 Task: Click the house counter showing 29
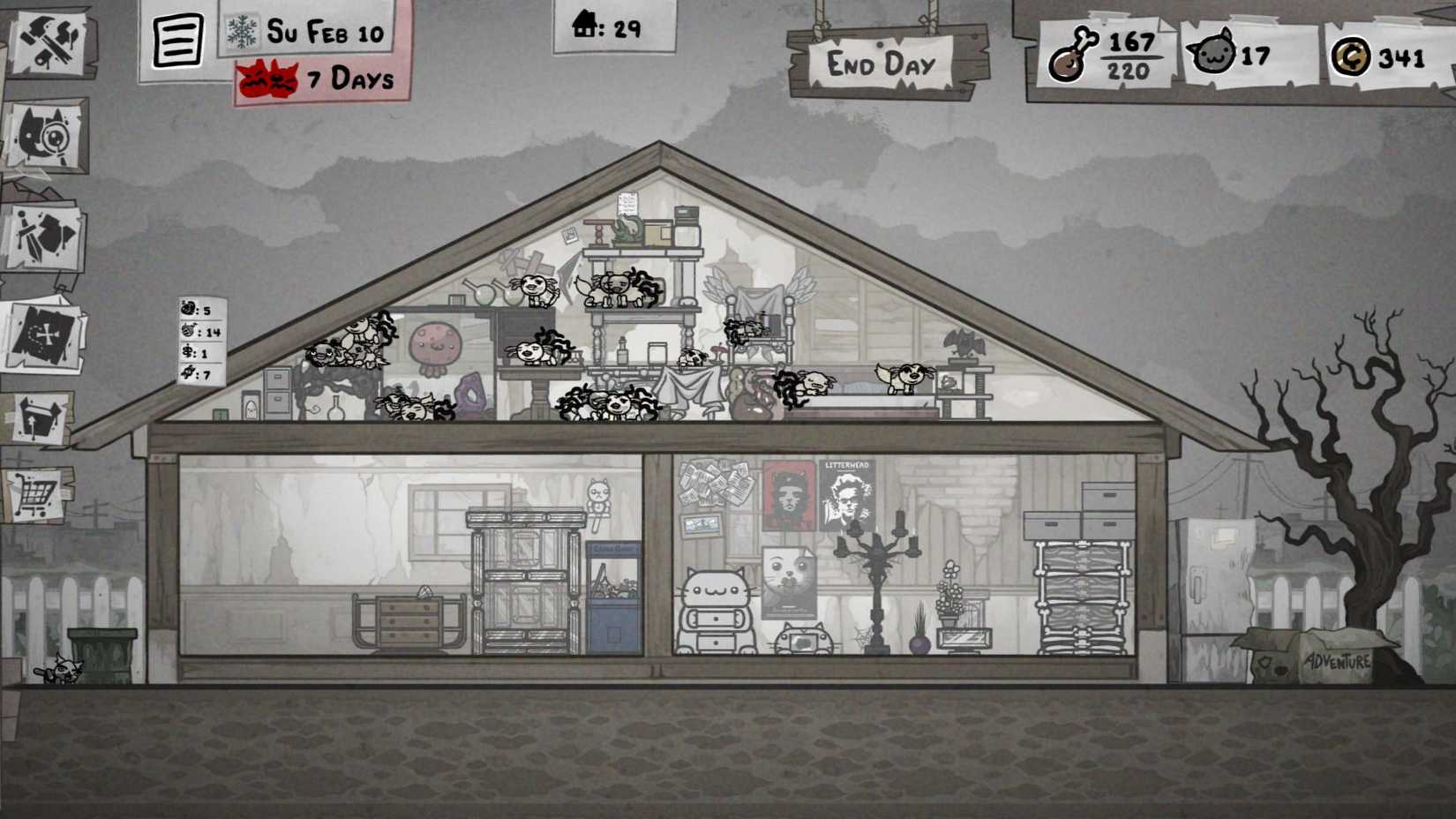pos(609,28)
